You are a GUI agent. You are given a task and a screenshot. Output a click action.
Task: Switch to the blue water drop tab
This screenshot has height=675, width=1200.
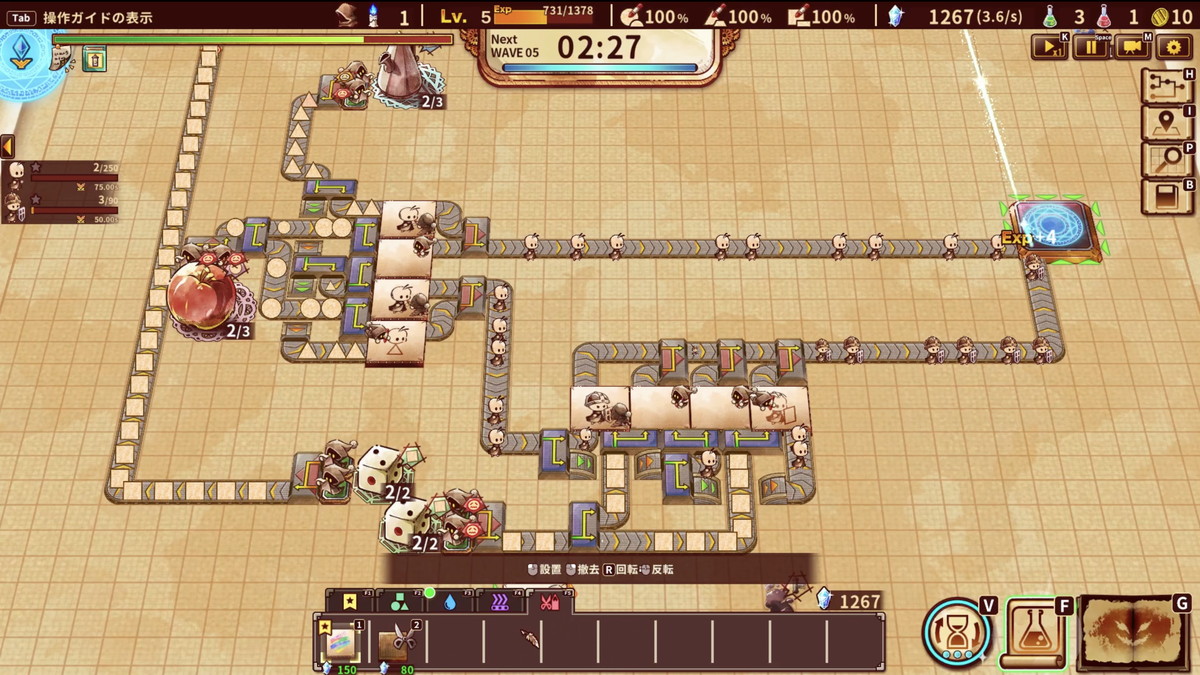[449, 602]
